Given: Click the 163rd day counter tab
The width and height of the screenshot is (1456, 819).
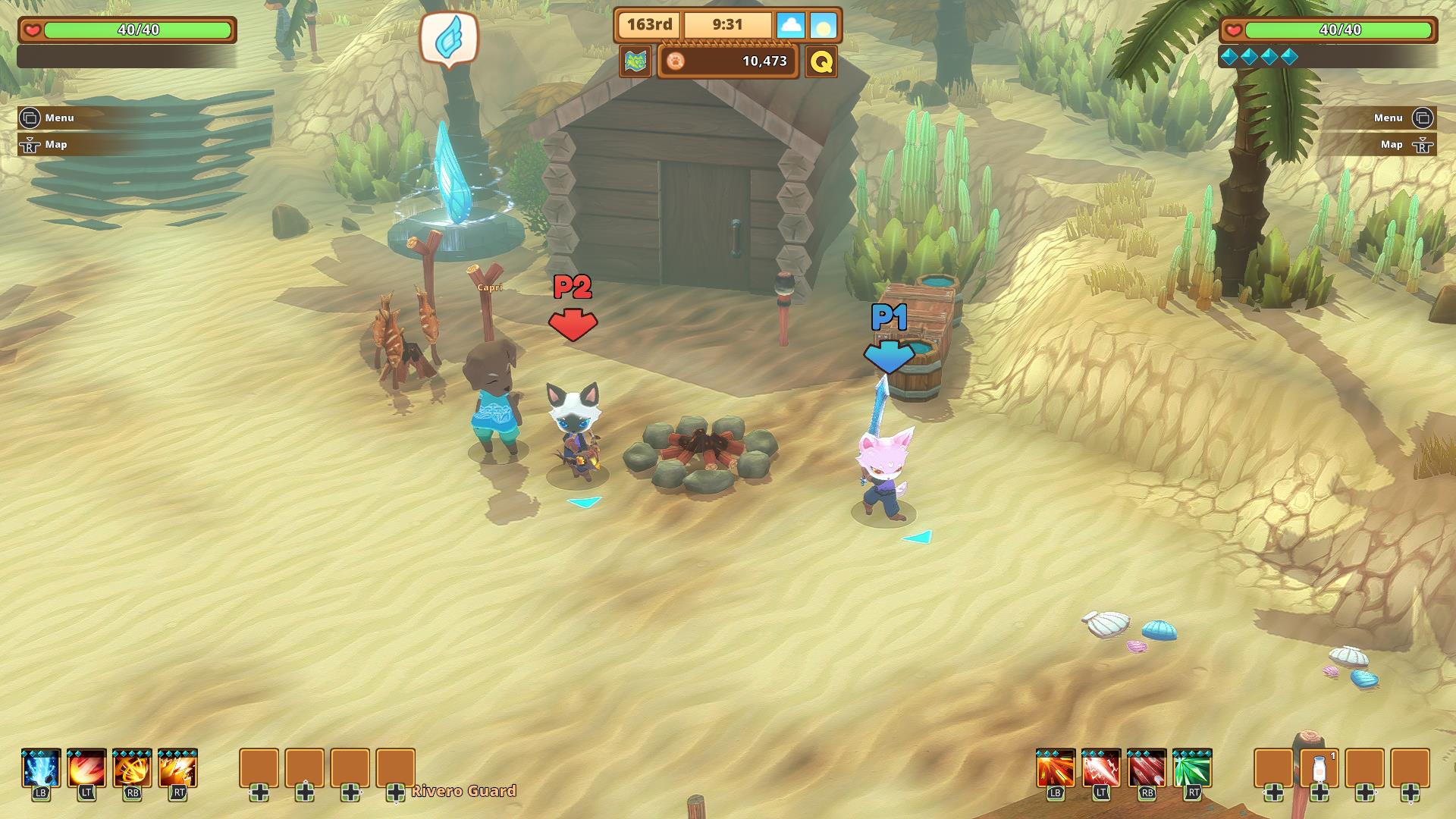Looking at the screenshot, I should (648, 24).
